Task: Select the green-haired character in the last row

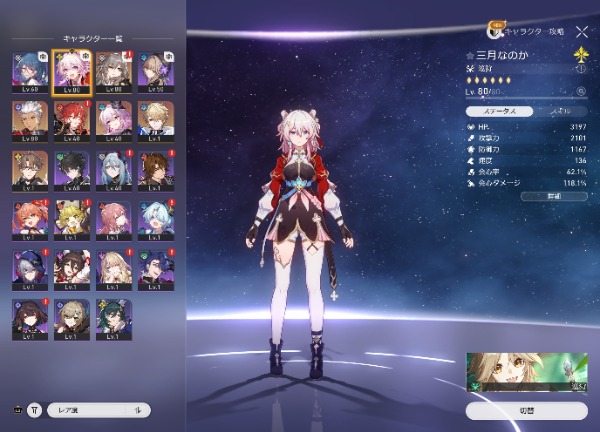Action: [x=112, y=317]
